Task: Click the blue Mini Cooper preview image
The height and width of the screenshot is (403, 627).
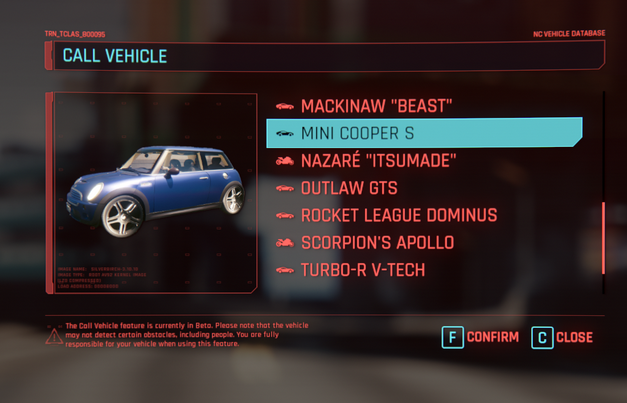Action: point(156,190)
